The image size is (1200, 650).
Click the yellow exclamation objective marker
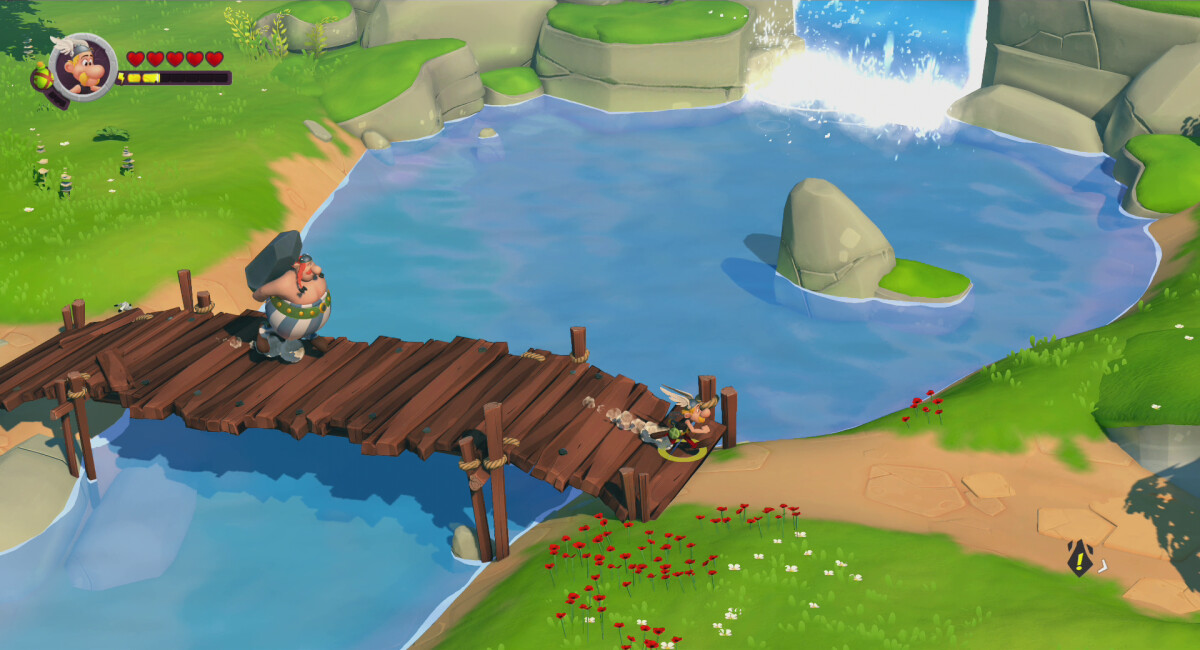pyautogui.click(x=1080, y=558)
